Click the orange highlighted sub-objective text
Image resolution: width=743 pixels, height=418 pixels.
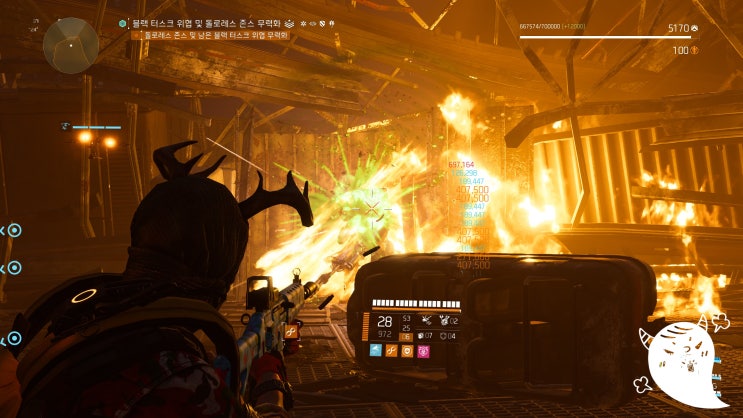pyautogui.click(x=215, y=35)
